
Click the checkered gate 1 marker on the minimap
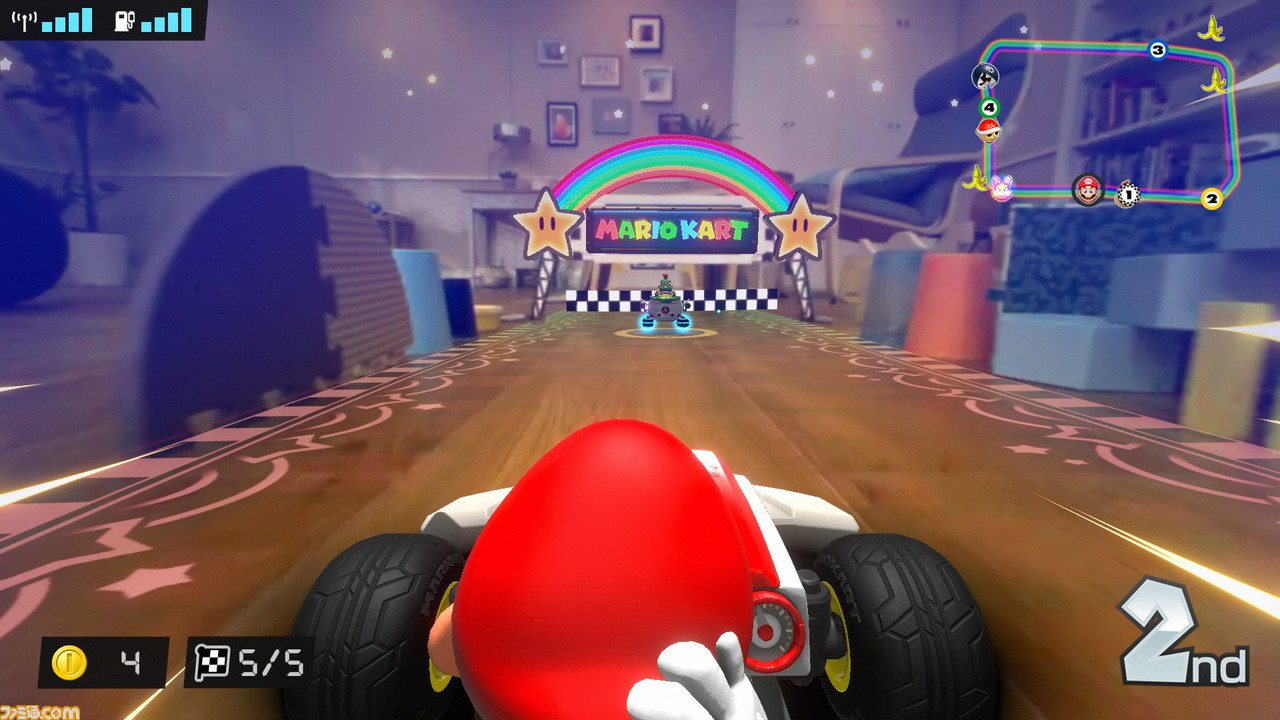1128,194
